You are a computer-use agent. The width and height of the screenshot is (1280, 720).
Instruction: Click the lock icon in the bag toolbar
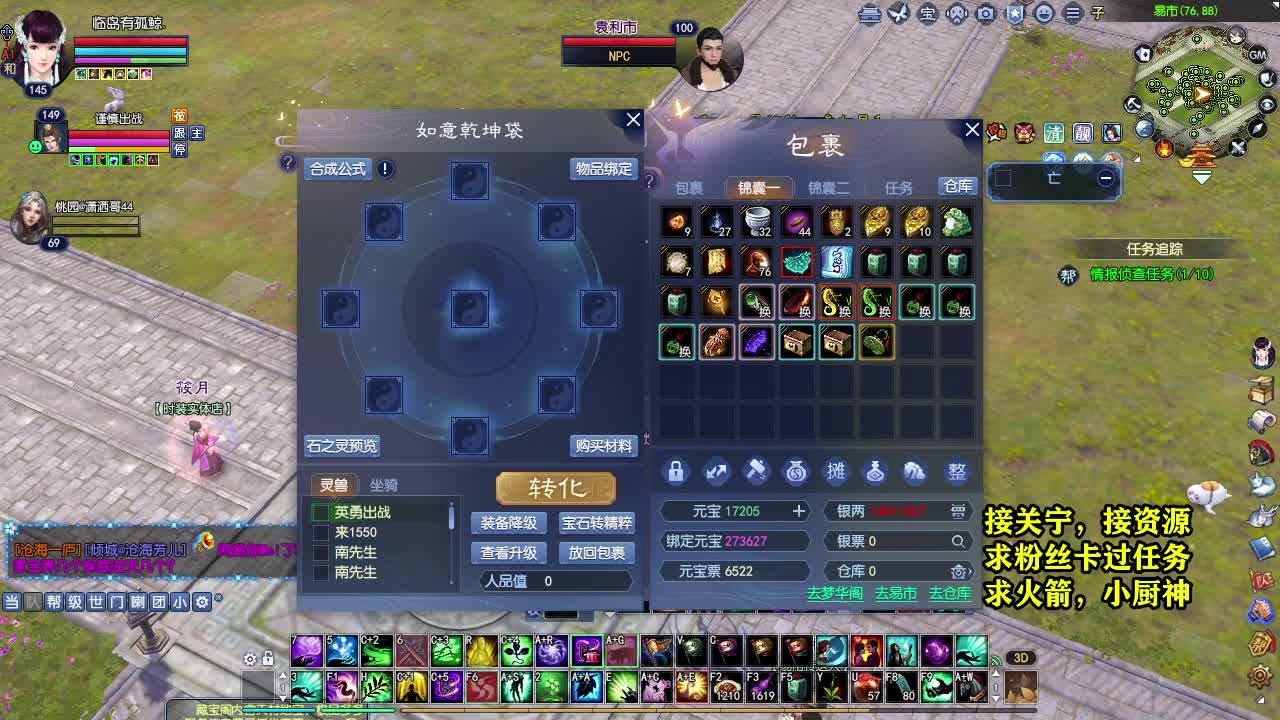[676, 472]
